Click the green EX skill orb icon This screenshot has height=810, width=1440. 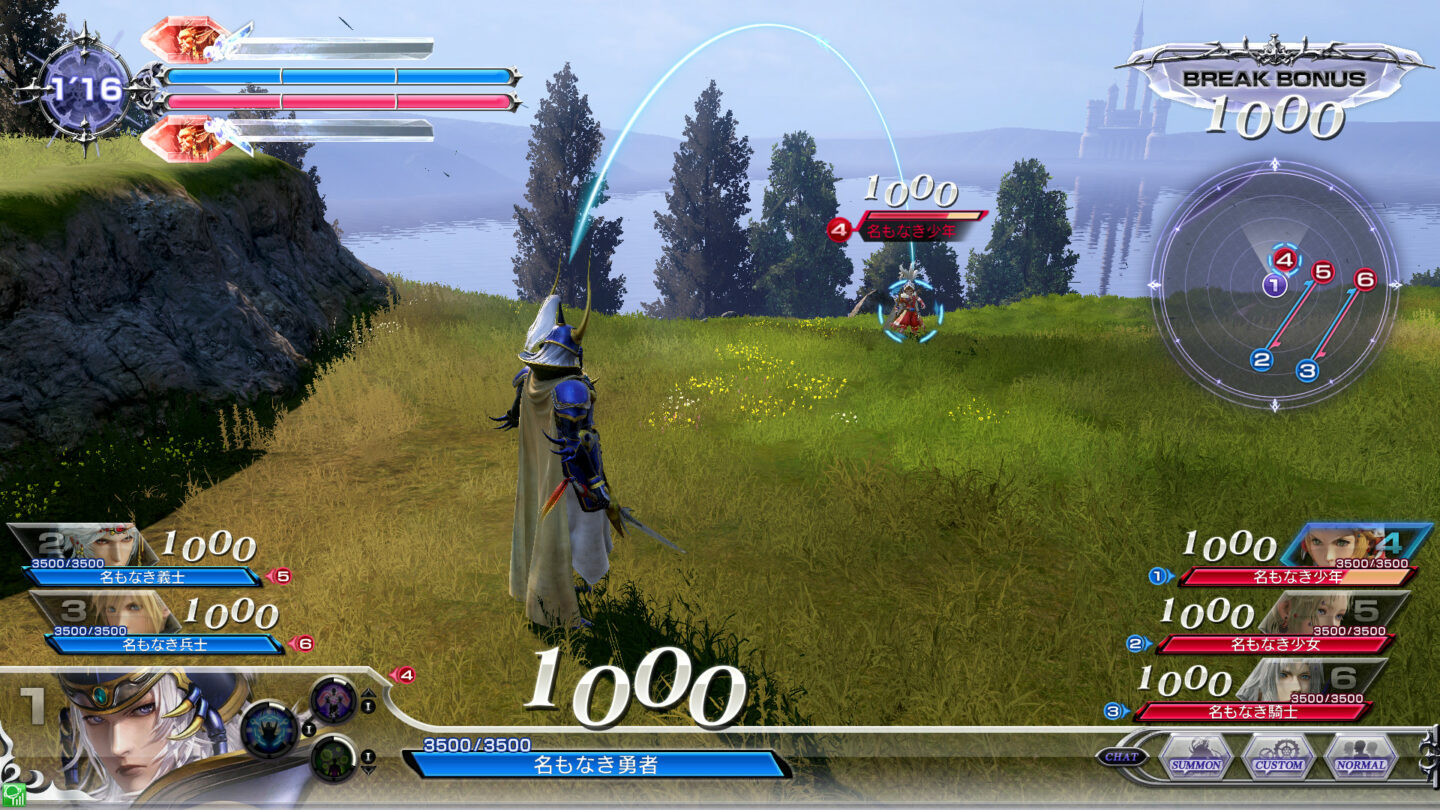pos(335,761)
